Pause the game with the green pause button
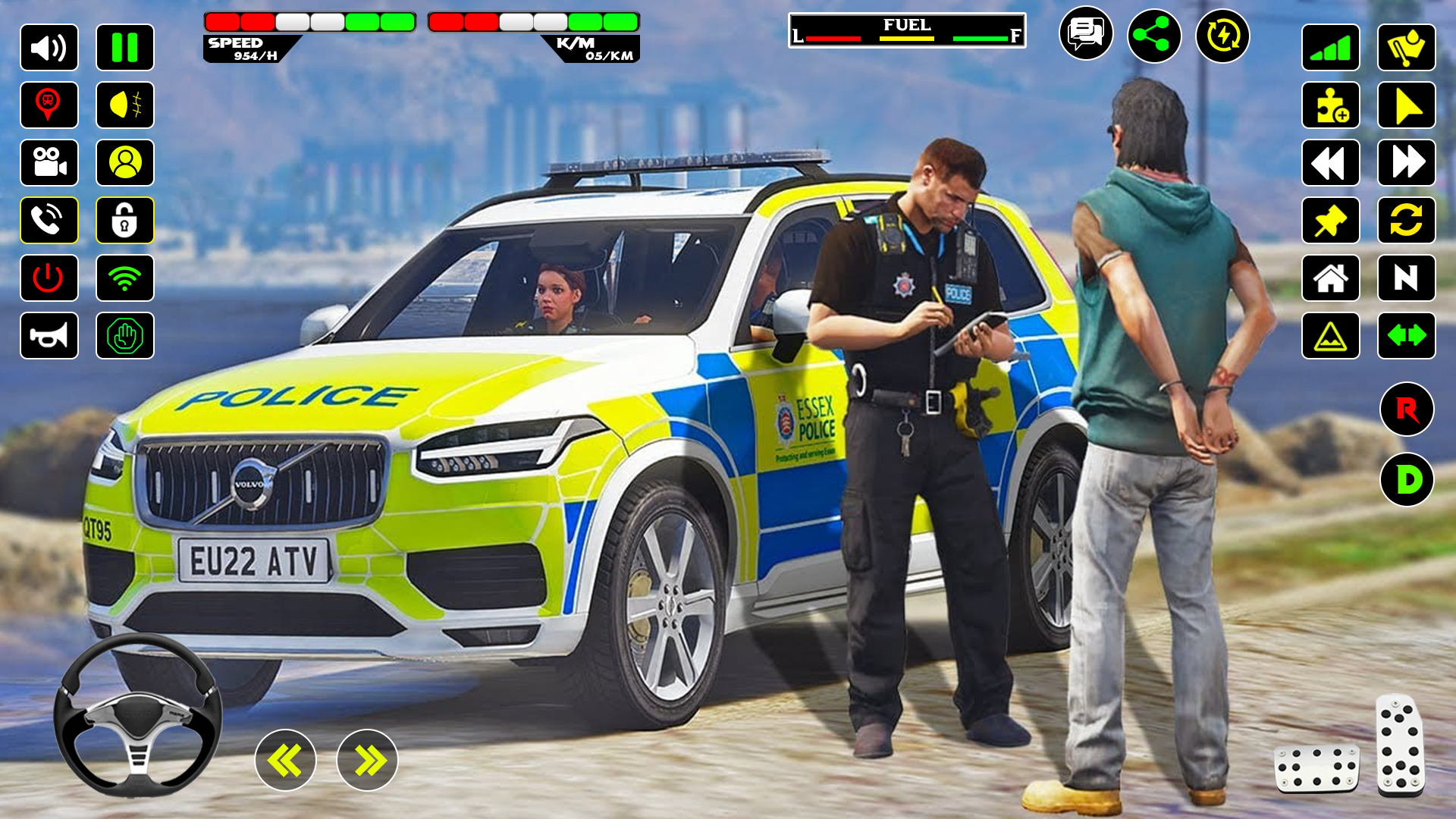The width and height of the screenshot is (1456, 819). point(125,48)
